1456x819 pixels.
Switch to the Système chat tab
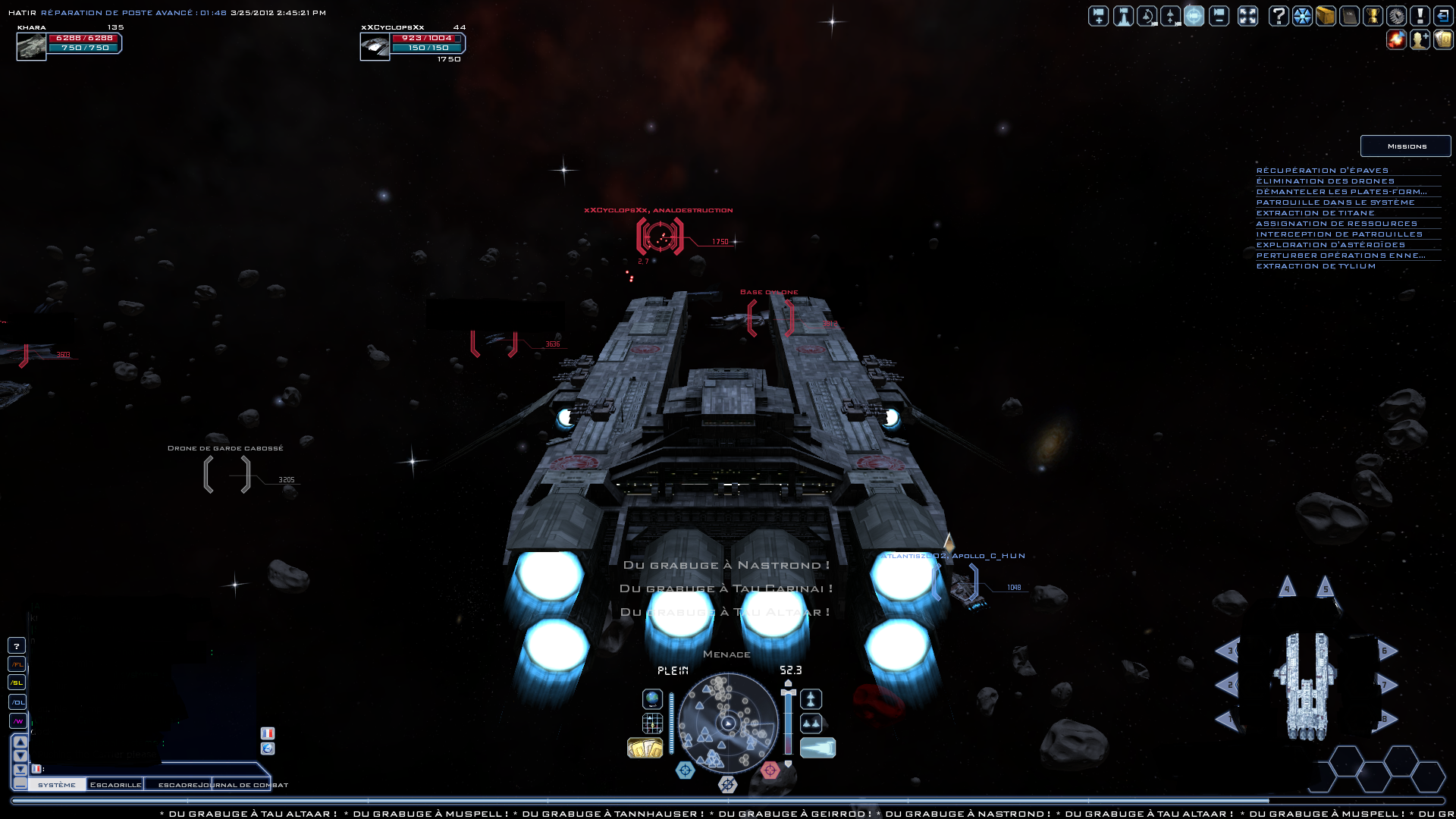pos(57,785)
